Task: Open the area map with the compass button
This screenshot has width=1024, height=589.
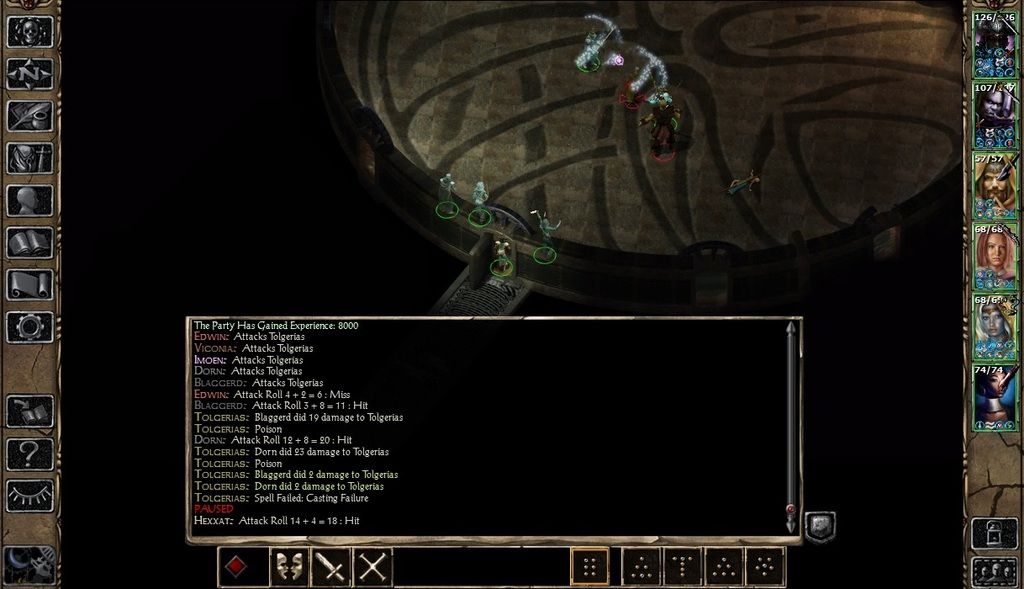Action: [x=29, y=73]
